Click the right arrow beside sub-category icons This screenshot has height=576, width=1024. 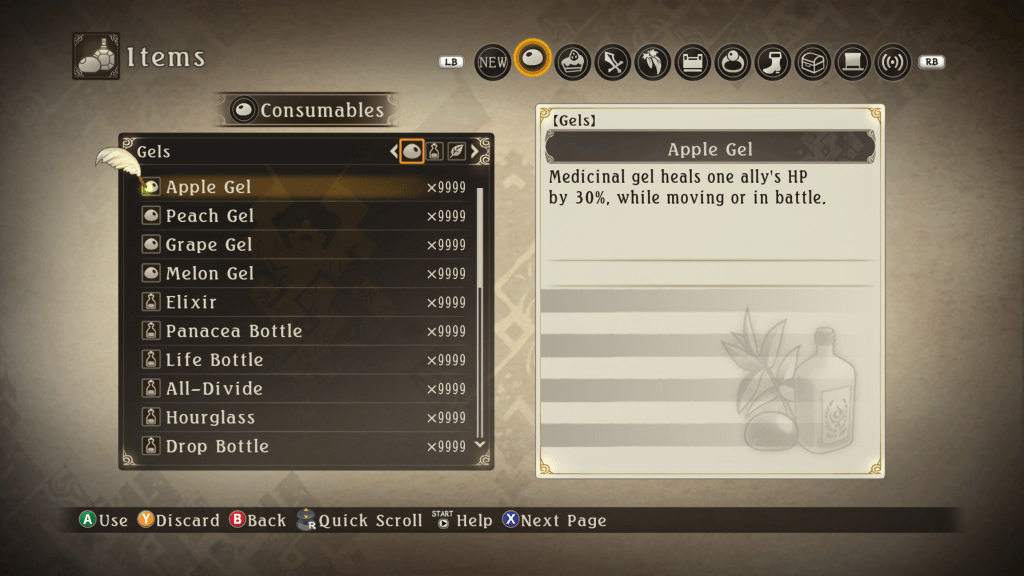pyautogui.click(x=474, y=152)
